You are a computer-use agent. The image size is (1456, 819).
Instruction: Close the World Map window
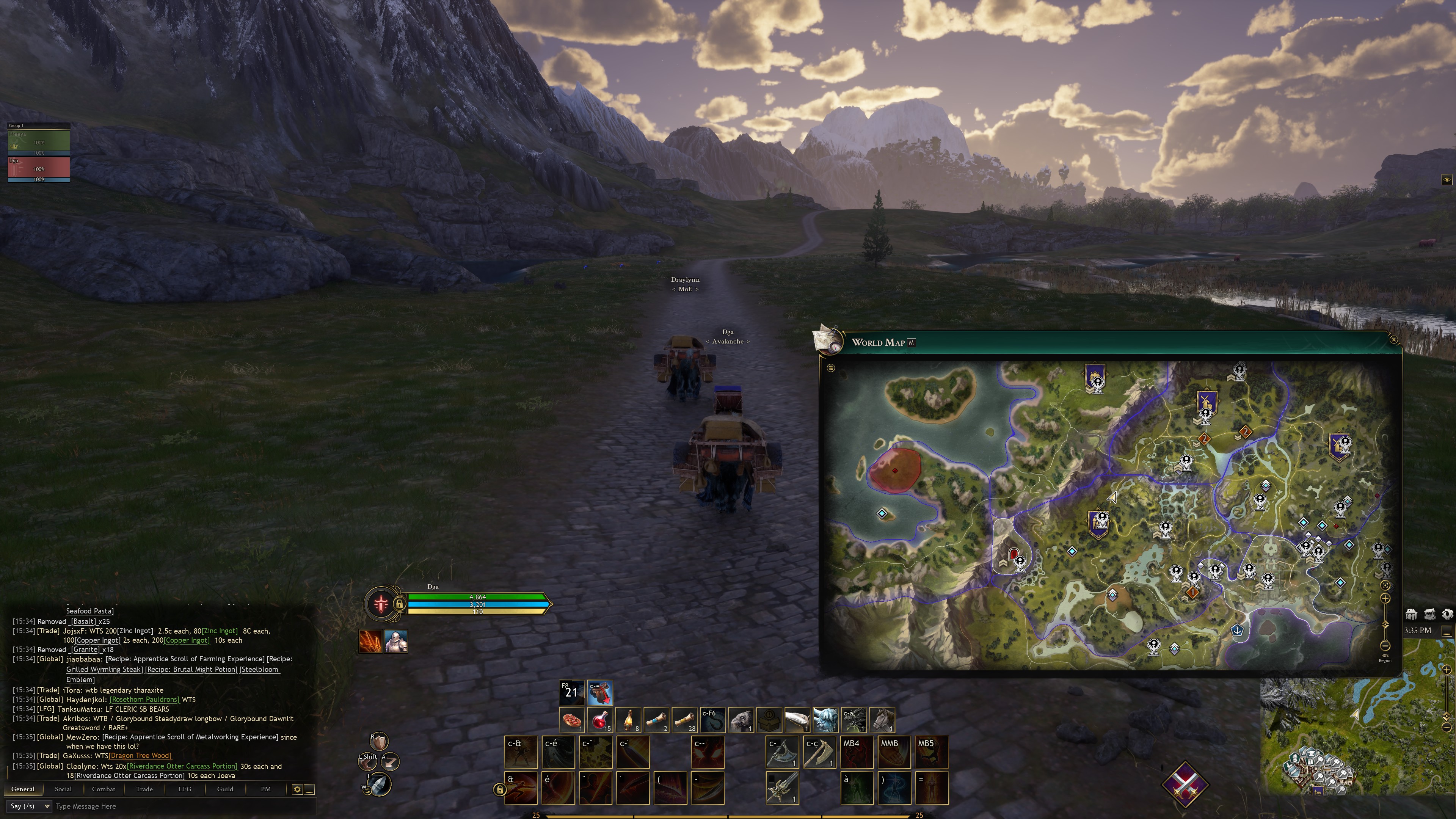click(x=1393, y=340)
